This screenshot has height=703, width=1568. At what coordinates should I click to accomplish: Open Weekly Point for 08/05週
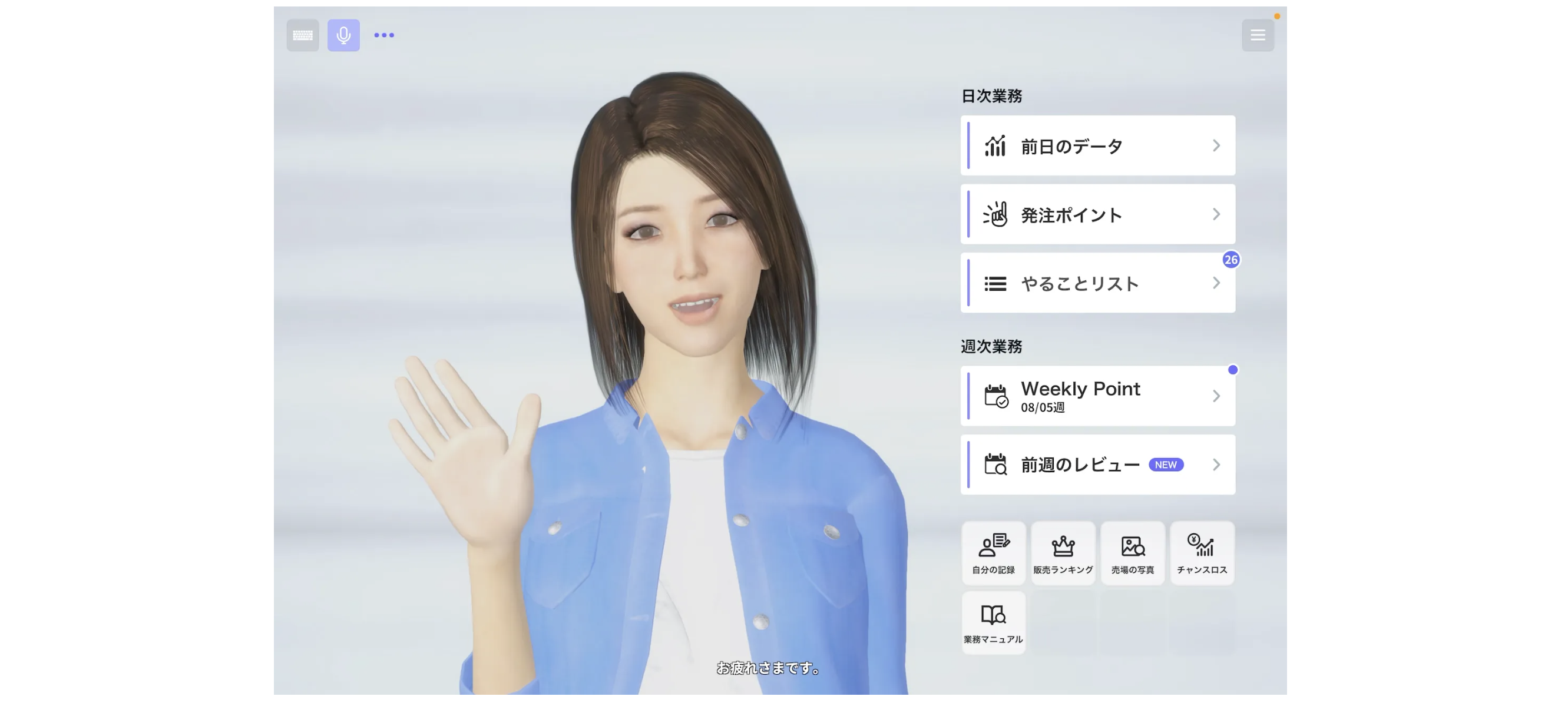1097,396
